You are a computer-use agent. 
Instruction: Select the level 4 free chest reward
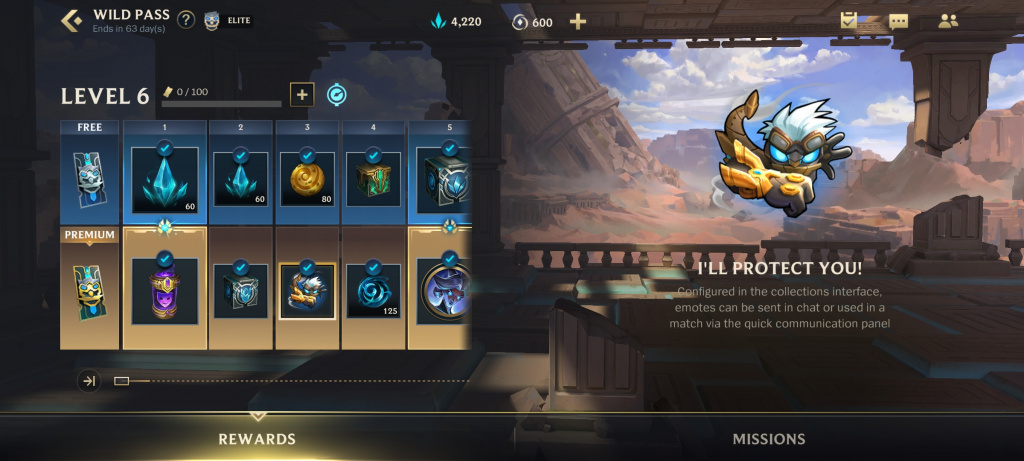(x=374, y=178)
